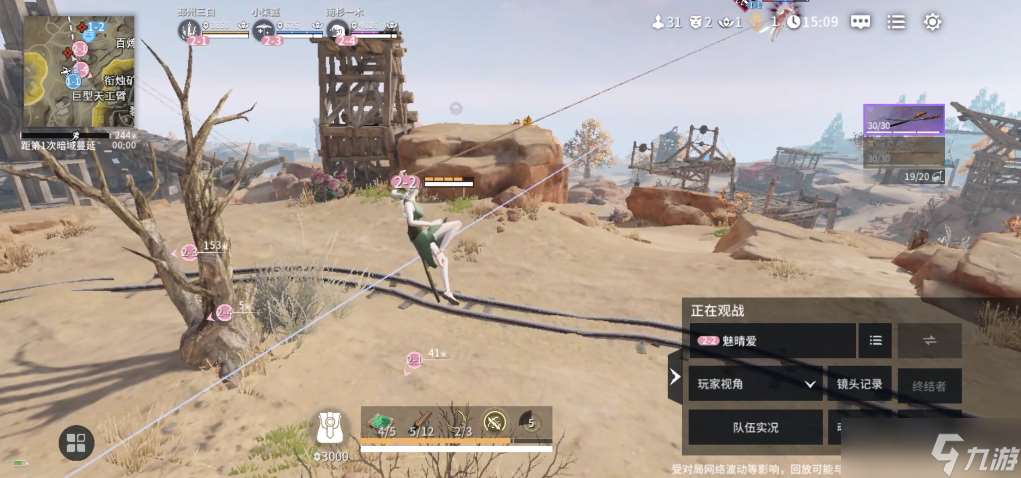Open the settings gear menu
Screen dimensions: 1021x478
[x=932, y=21]
